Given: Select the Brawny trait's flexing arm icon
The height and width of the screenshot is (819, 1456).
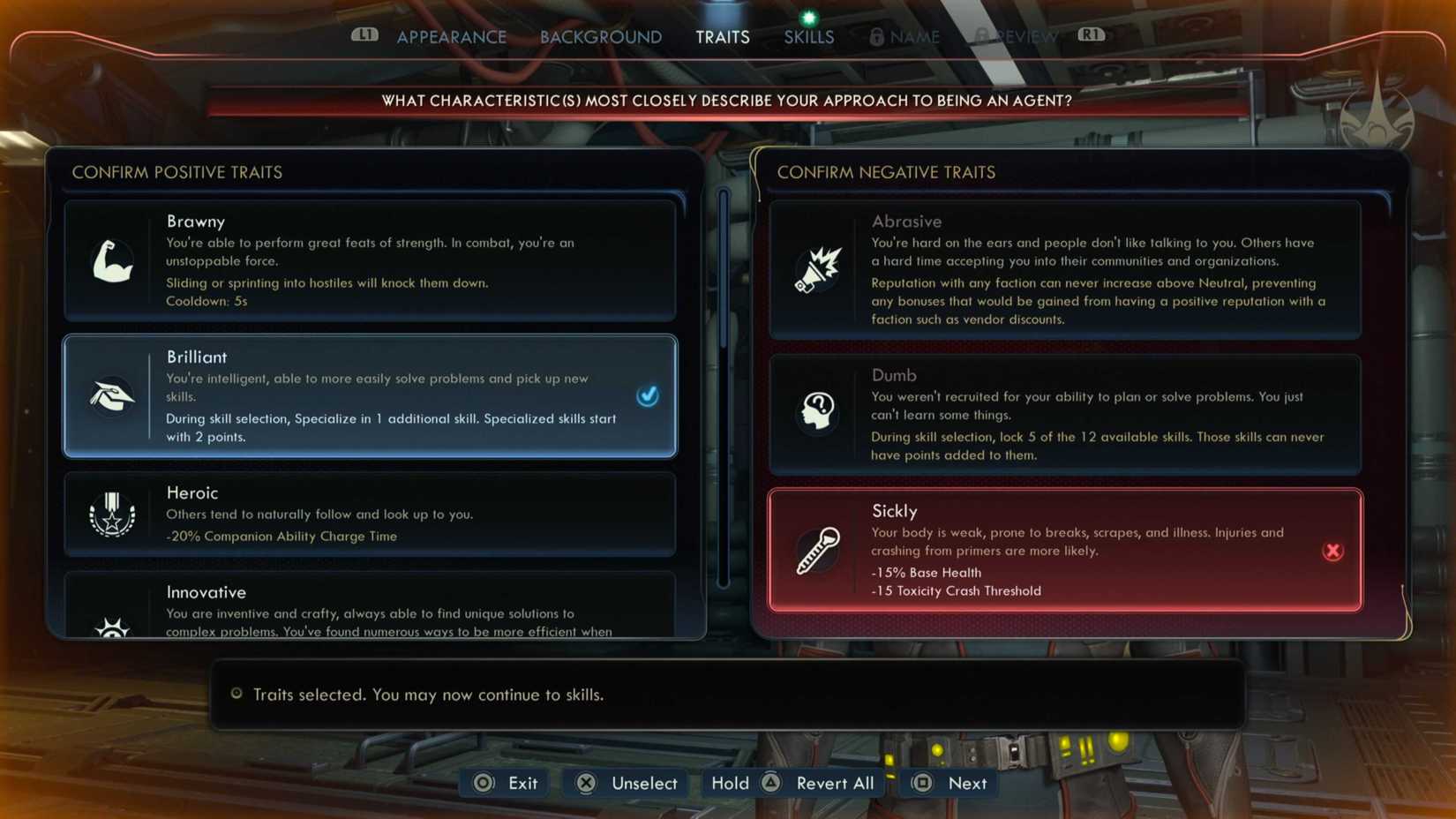Looking at the screenshot, I should (112, 260).
